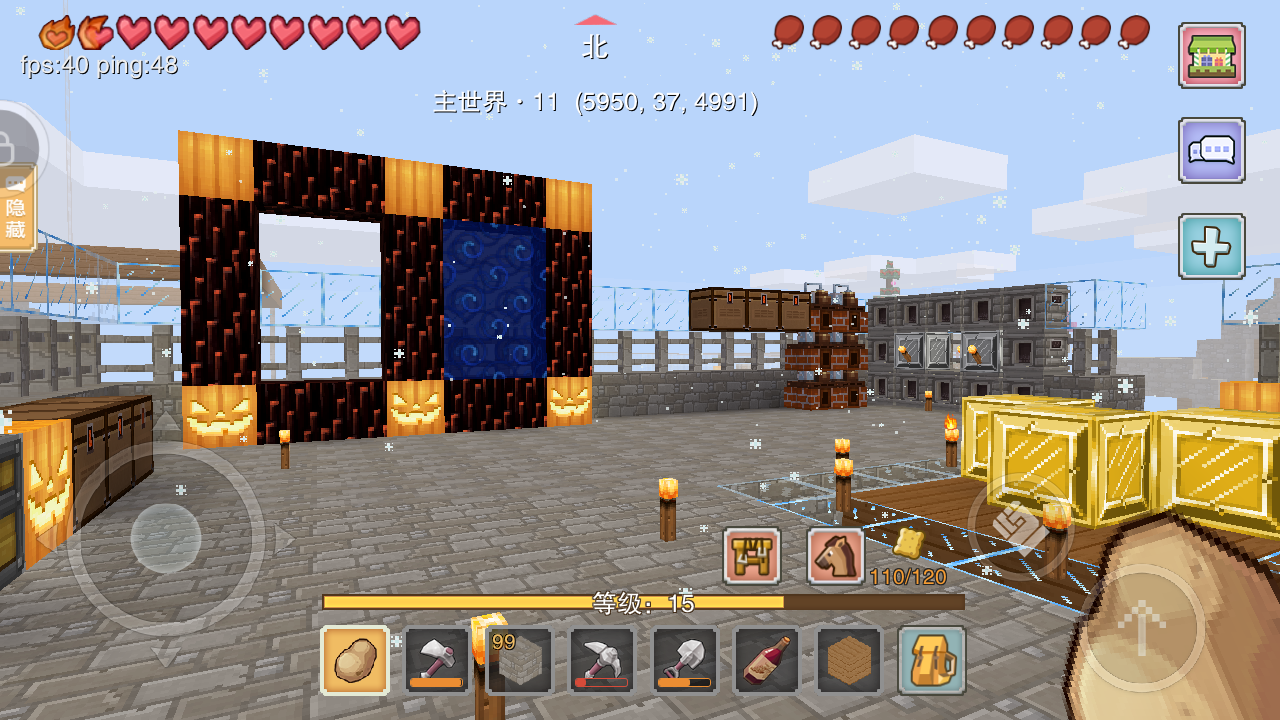Select the wooden plank block slot
Image resolution: width=1280 pixels, height=720 pixels.
coord(849,660)
